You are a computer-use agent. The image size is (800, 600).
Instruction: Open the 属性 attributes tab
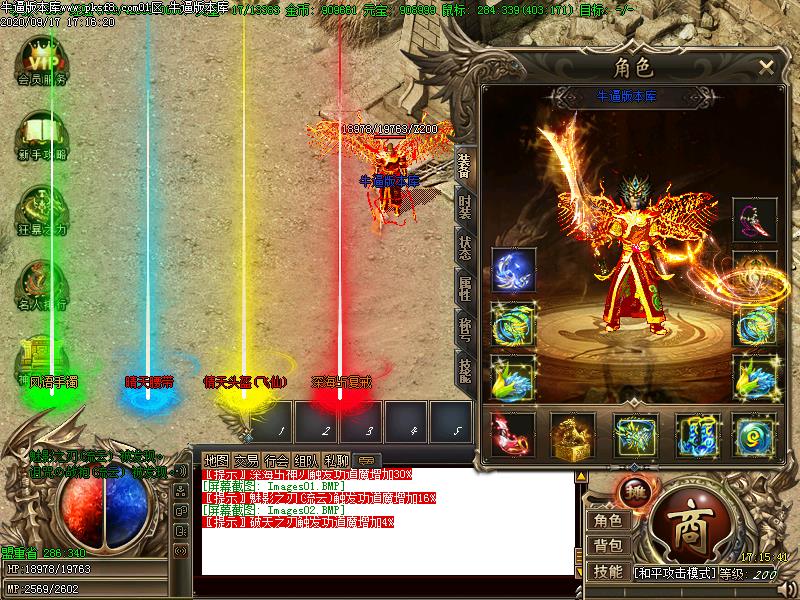point(465,289)
